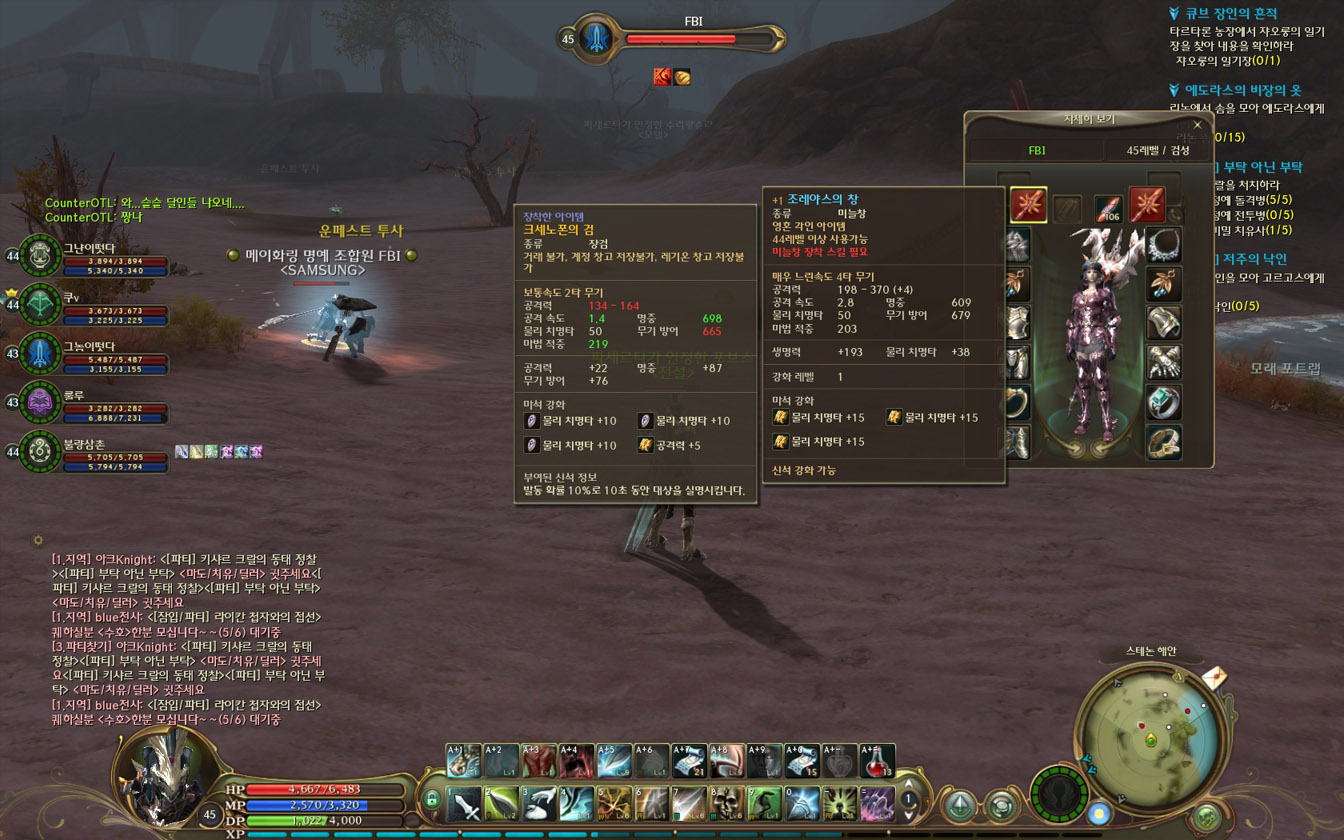Use the red potion with 13 charges

click(877, 761)
